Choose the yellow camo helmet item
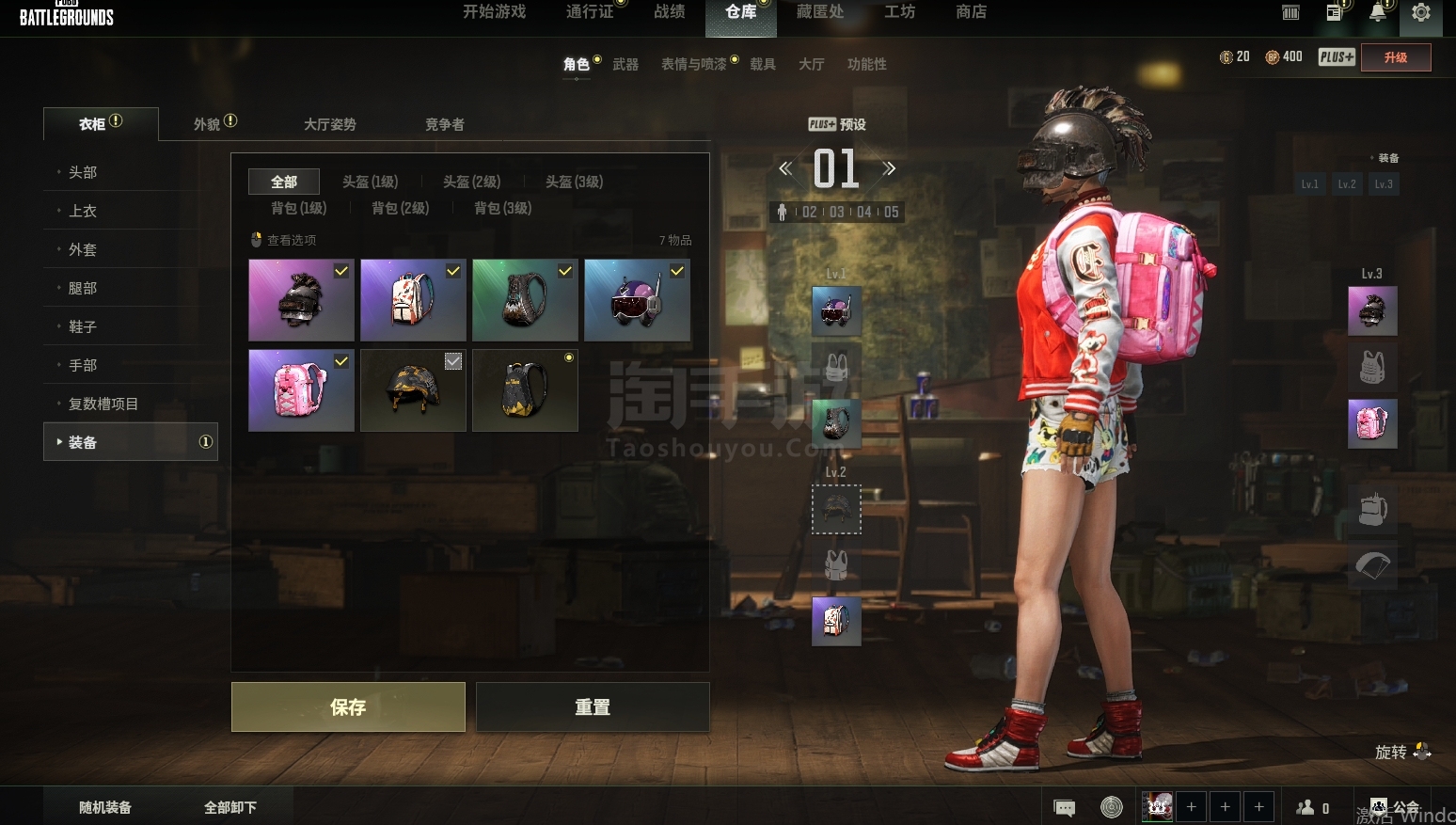Screen dimensions: 1456x825 (x=413, y=390)
